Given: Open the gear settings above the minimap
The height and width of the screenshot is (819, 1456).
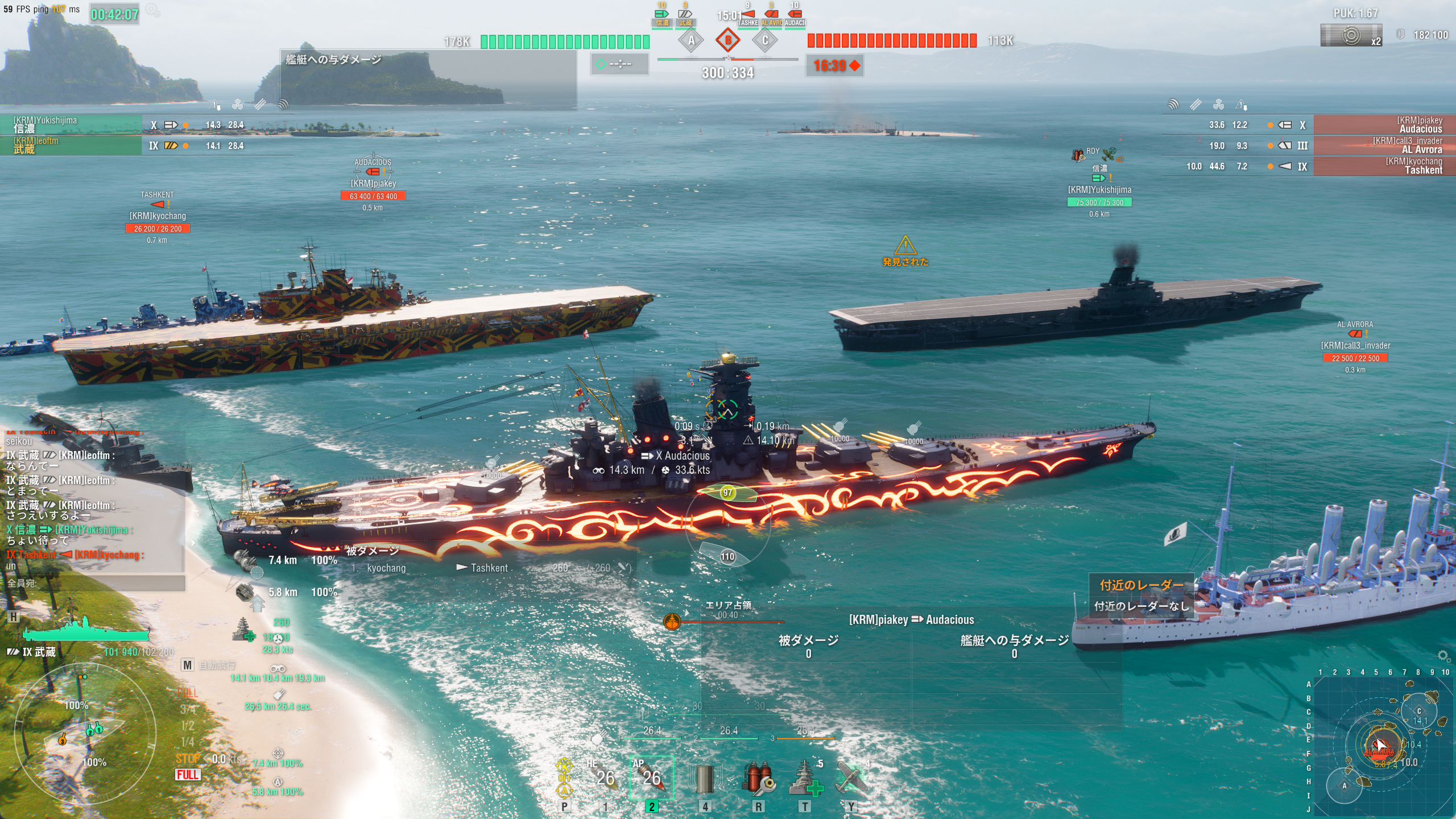Looking at the screenshot, I should pos(1443,656).
